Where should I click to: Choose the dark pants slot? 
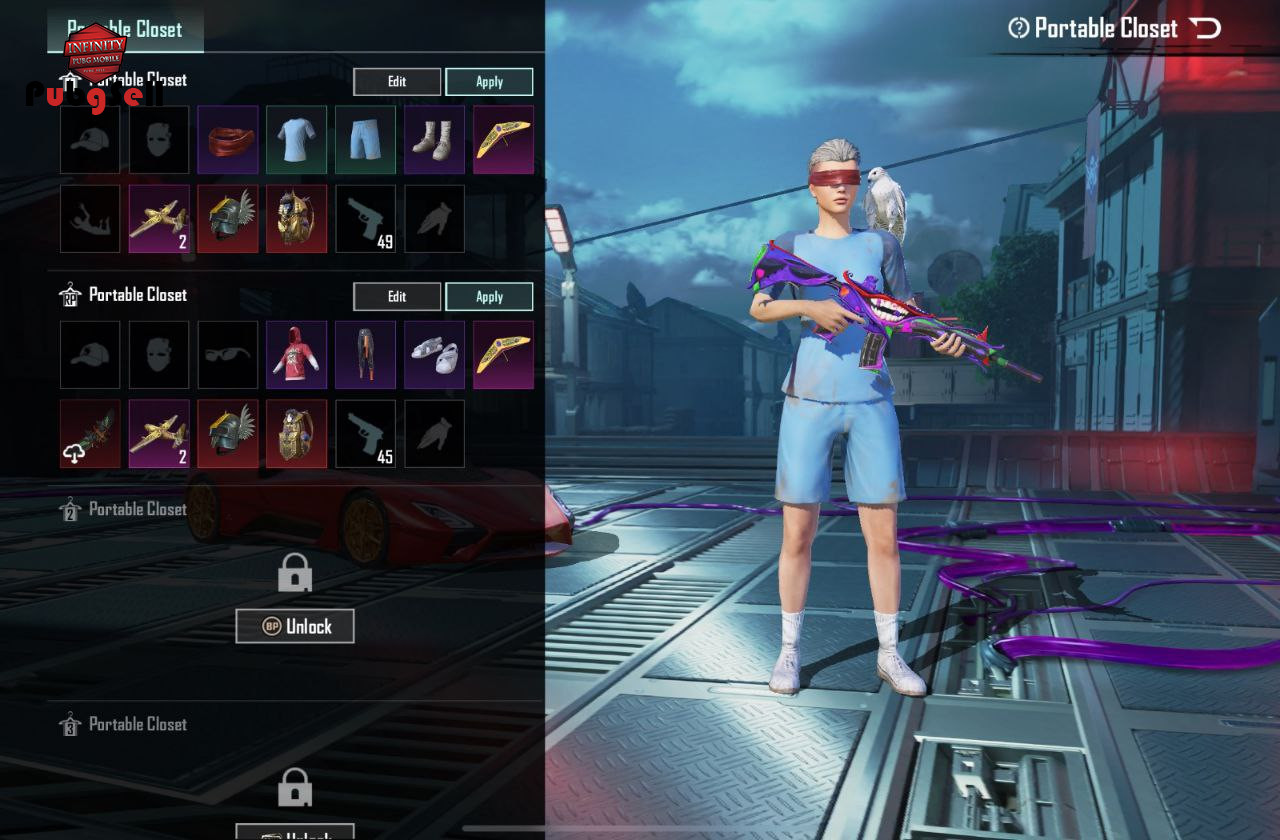click(366, 355)
